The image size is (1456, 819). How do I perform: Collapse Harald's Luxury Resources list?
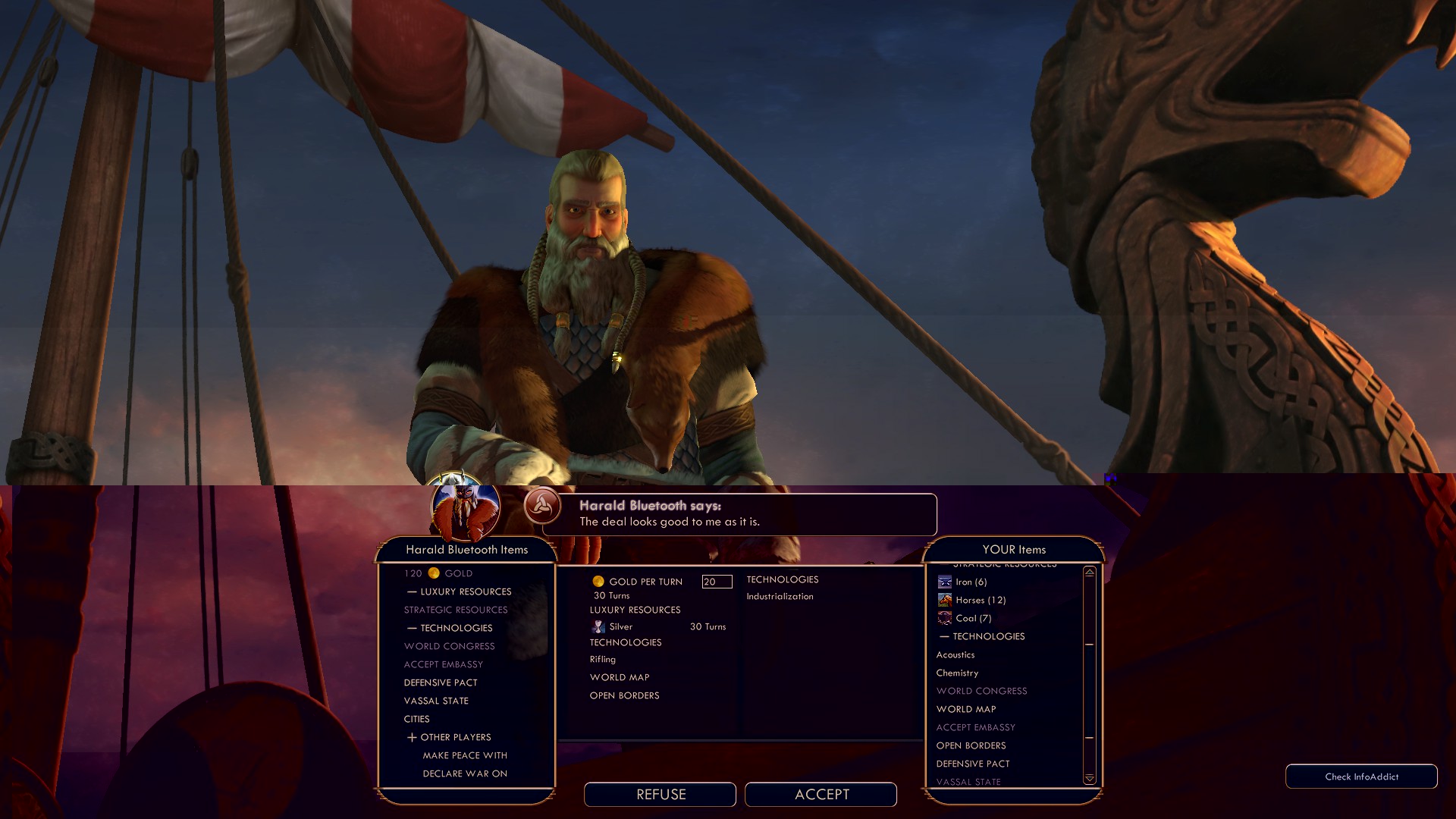click(460, 591)
